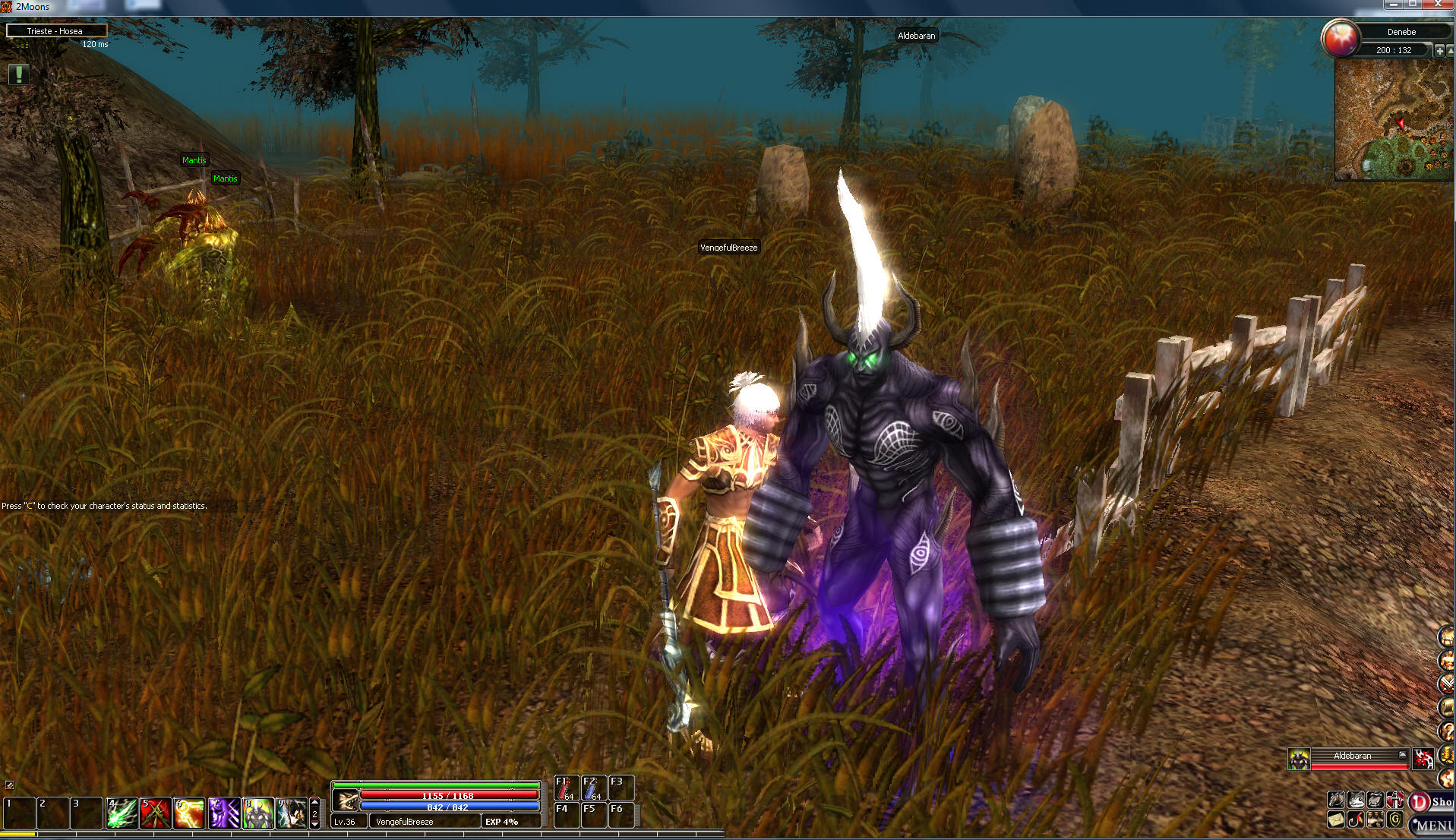The image size is (1456, 840).
Task: Open the MENU button
Action: pos(1432,825)
